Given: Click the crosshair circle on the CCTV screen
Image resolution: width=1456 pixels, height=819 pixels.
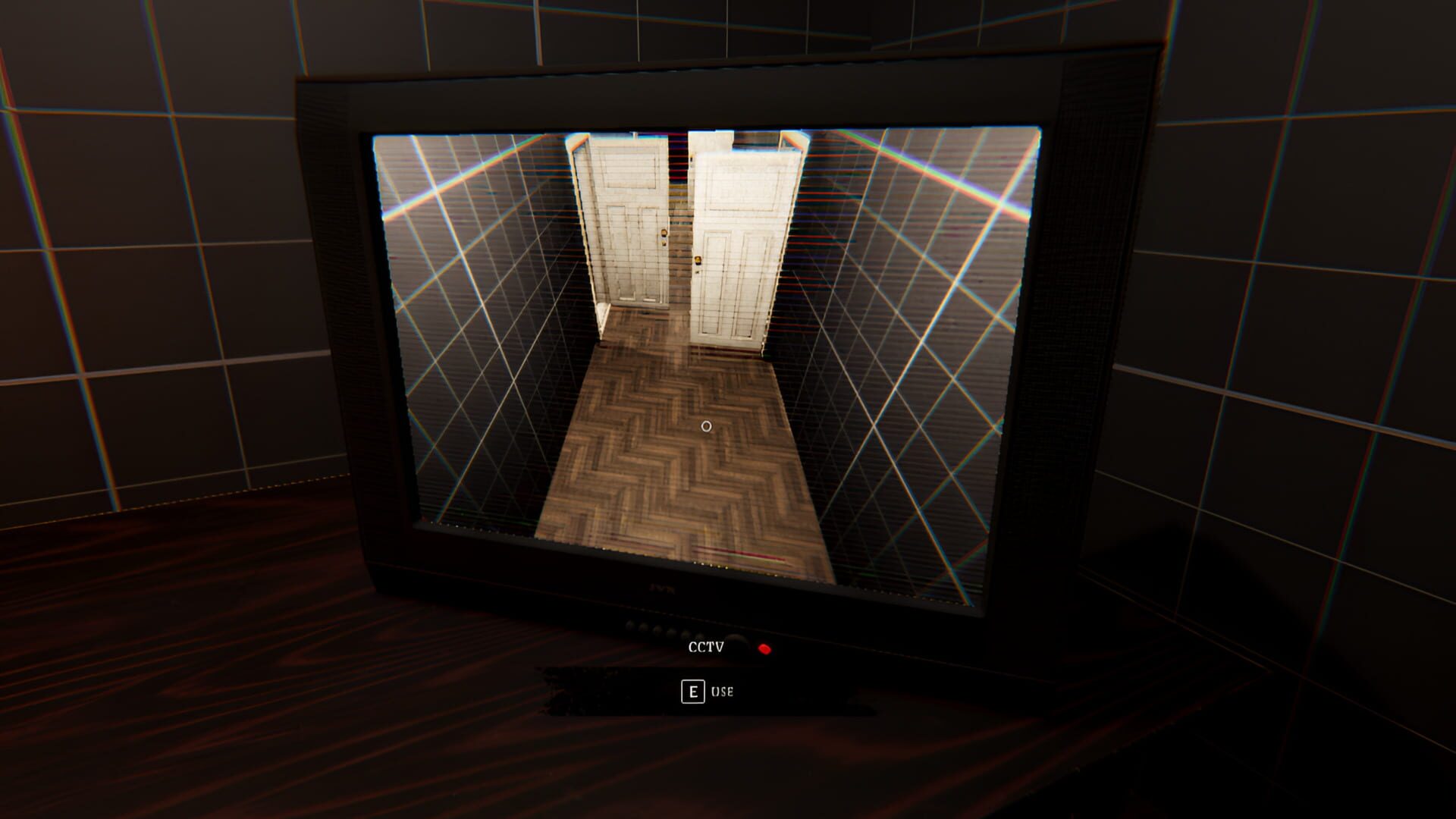Looking at the screenshot, I should [x=705, y=427].
